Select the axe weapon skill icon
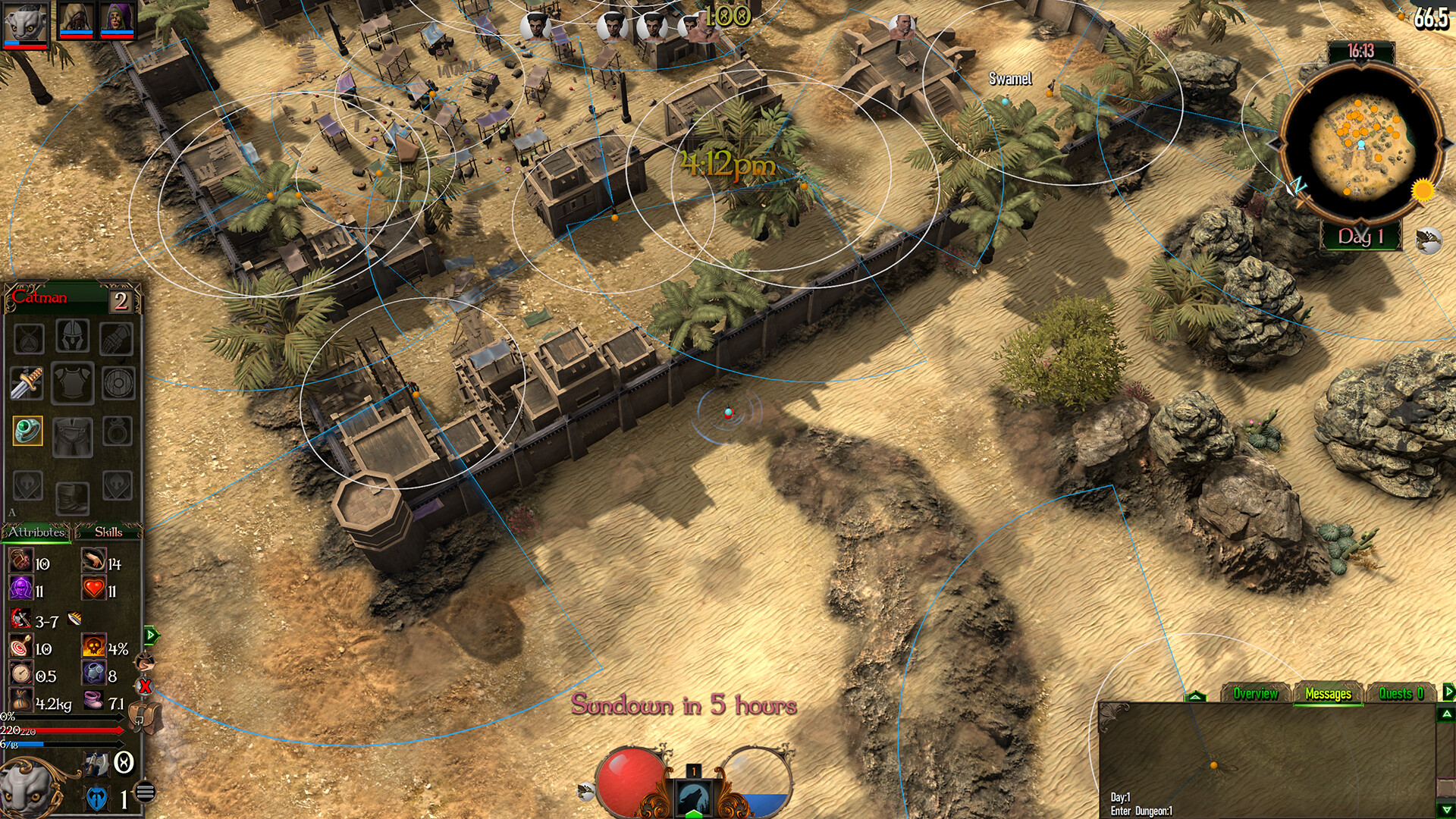This screenshot has height=819, width=1456. [96, 764]
